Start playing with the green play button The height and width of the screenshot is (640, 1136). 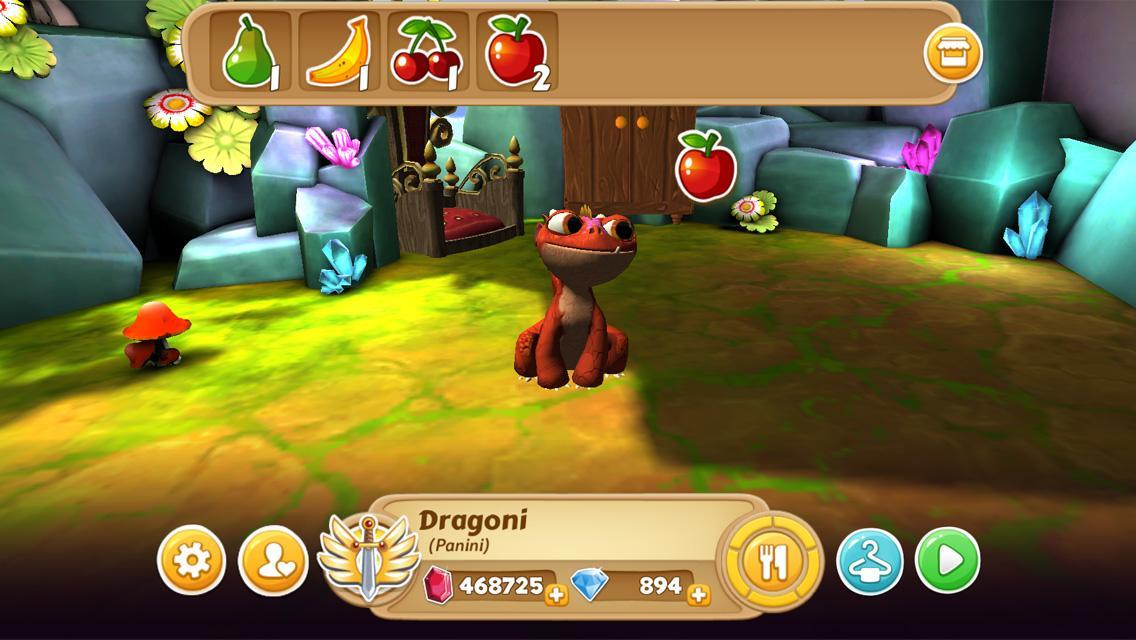point(947,560)
